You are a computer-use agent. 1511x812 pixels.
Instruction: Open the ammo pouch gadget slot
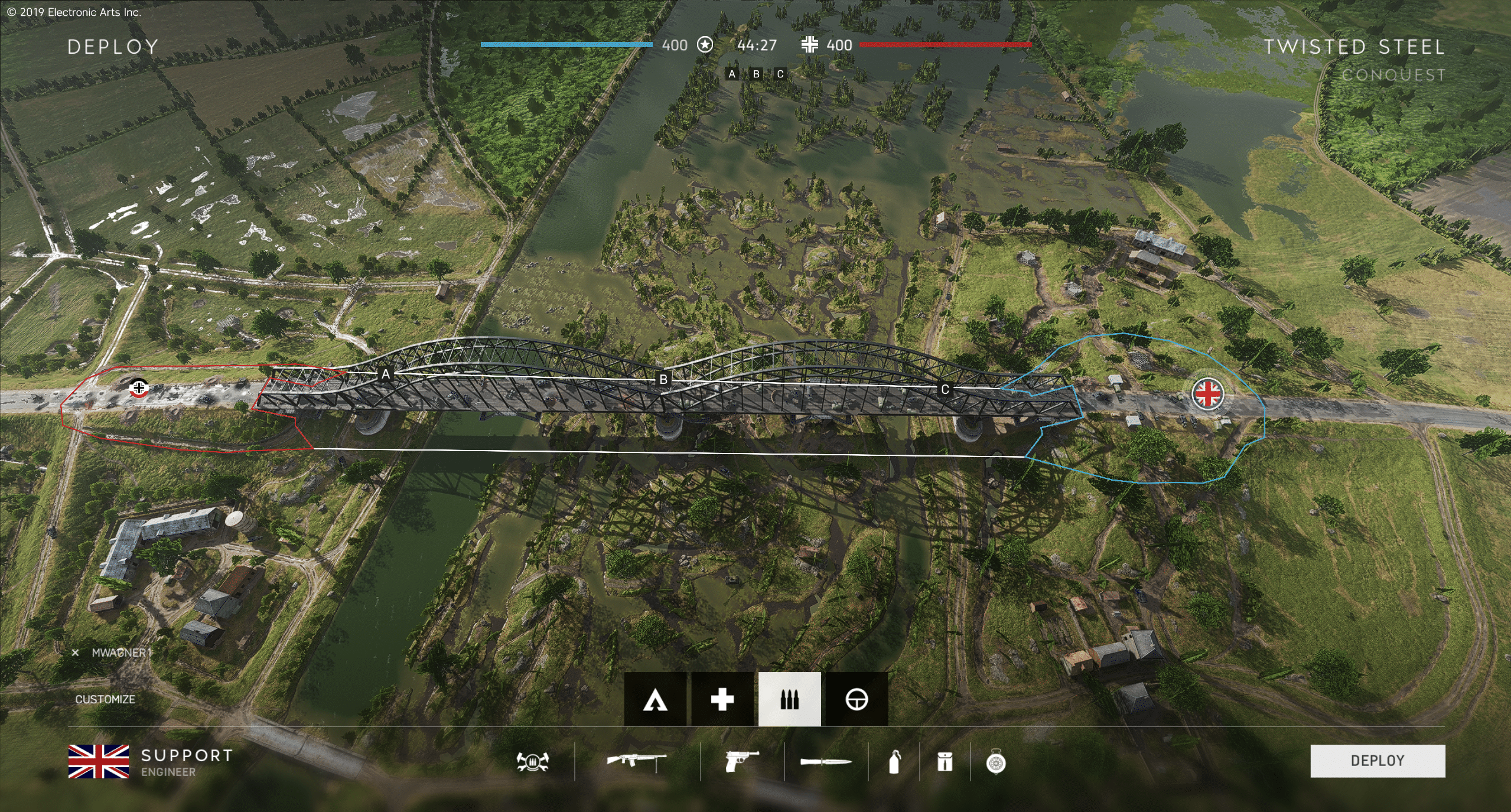945,762
